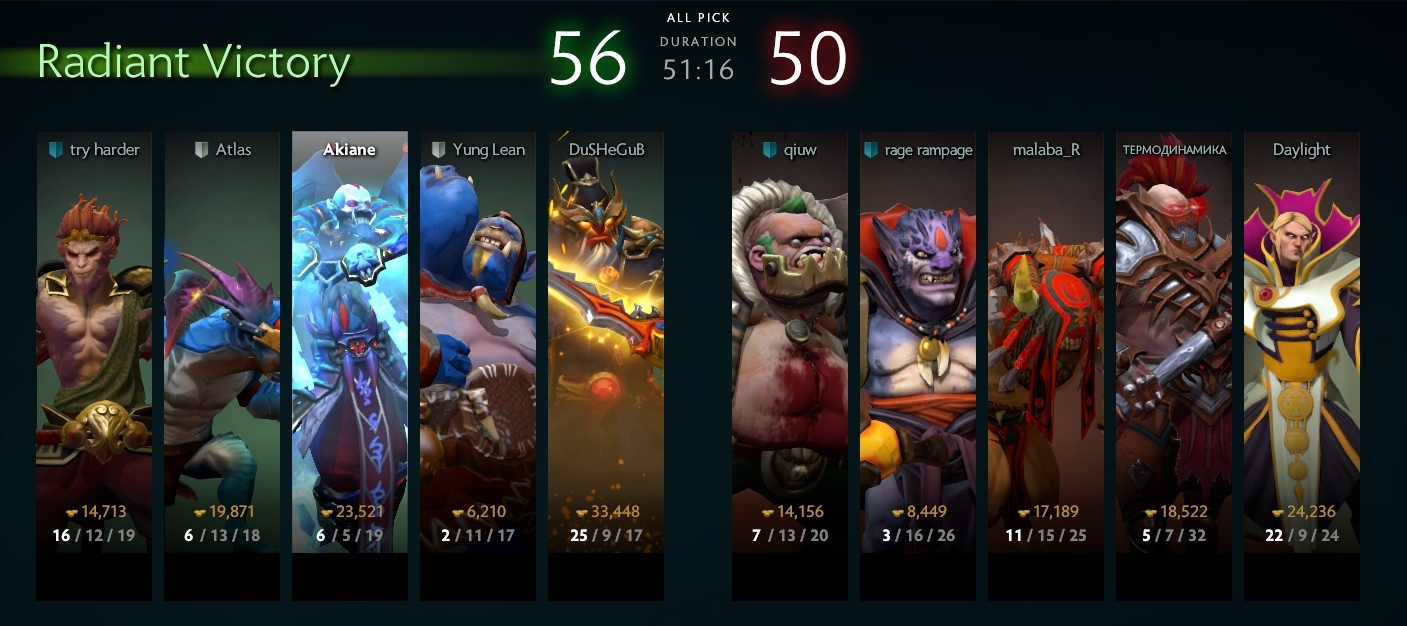Screen dimensions: 1407x626
Task: Open rage rampage's Lion player card
Action: [x=918, y=340]
